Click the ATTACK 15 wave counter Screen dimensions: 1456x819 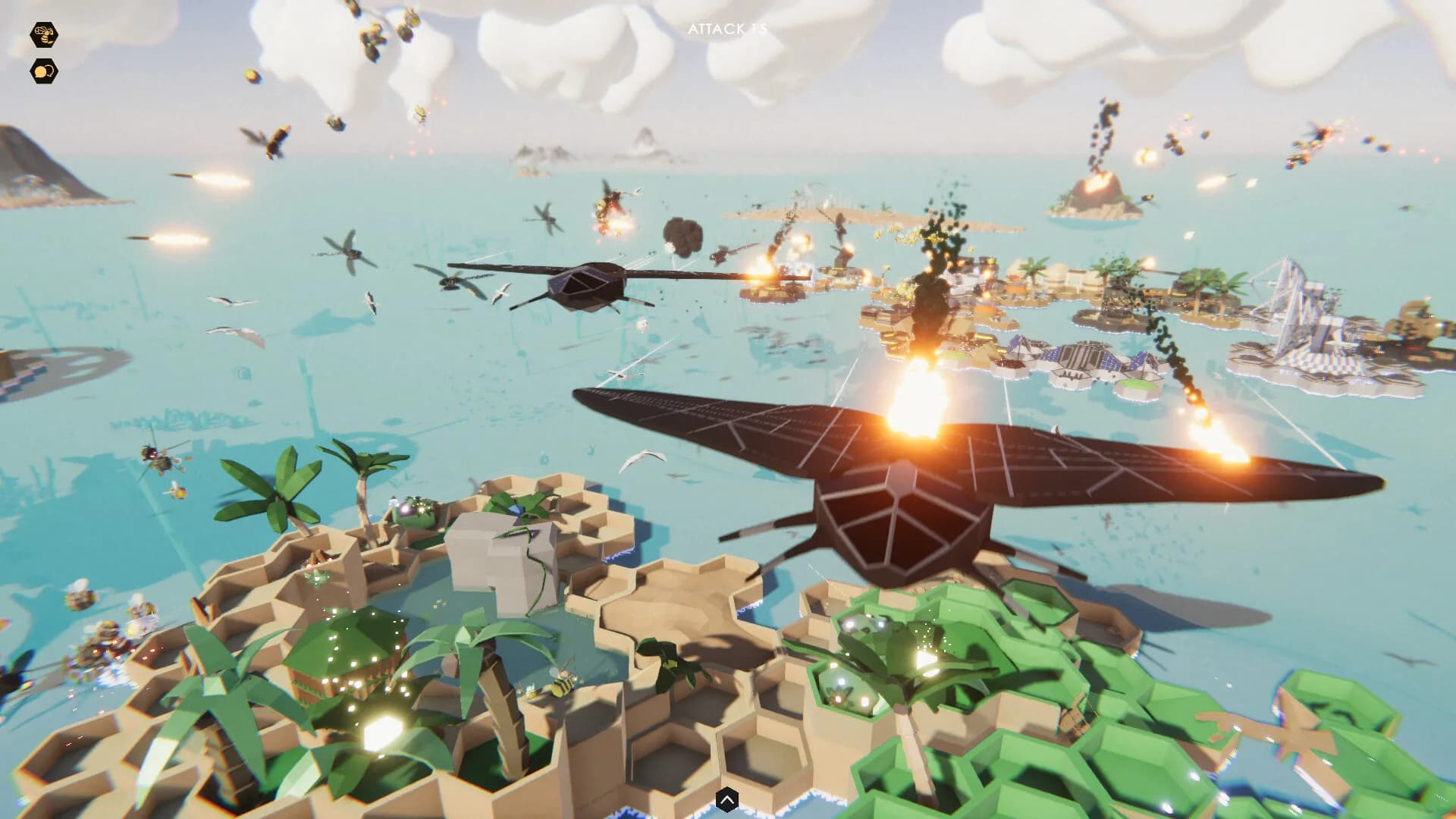point(726,29)
